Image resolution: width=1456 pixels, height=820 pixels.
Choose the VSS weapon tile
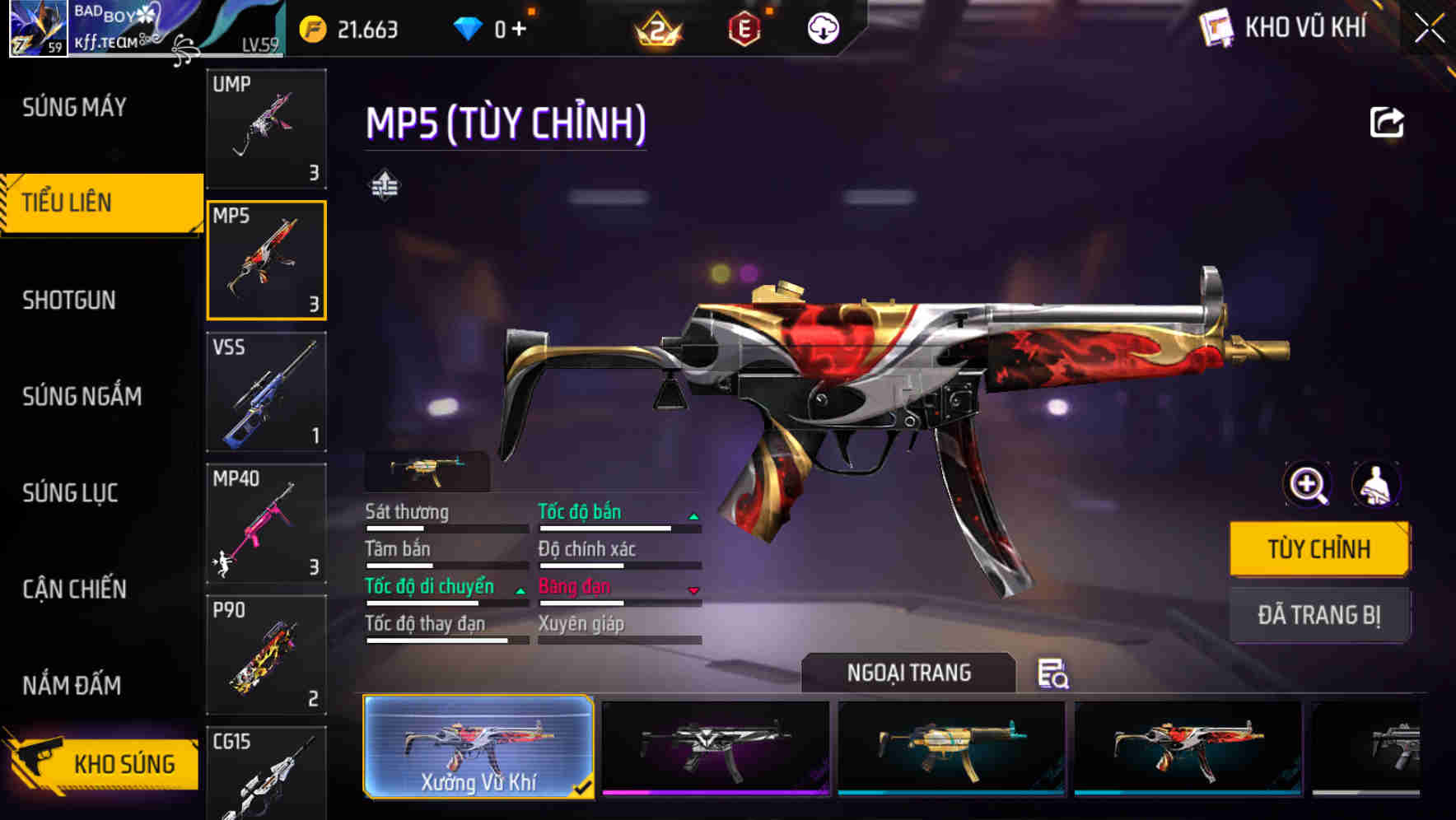[x=266, y=392]
